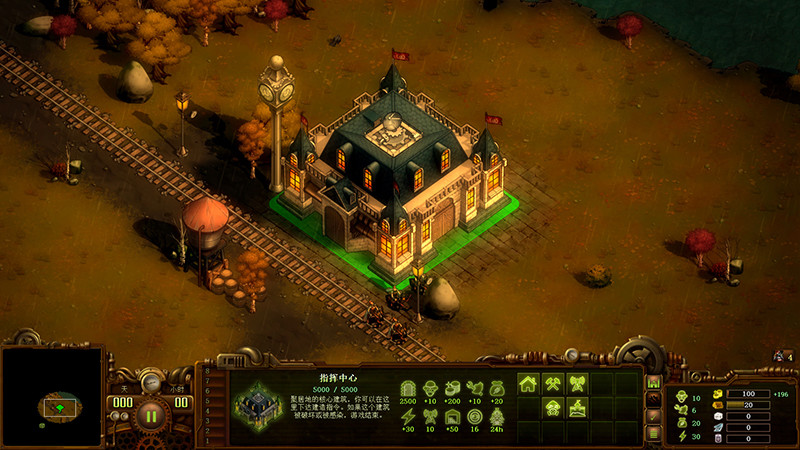Open the house (colonists) build category

[x=528, y=383]
